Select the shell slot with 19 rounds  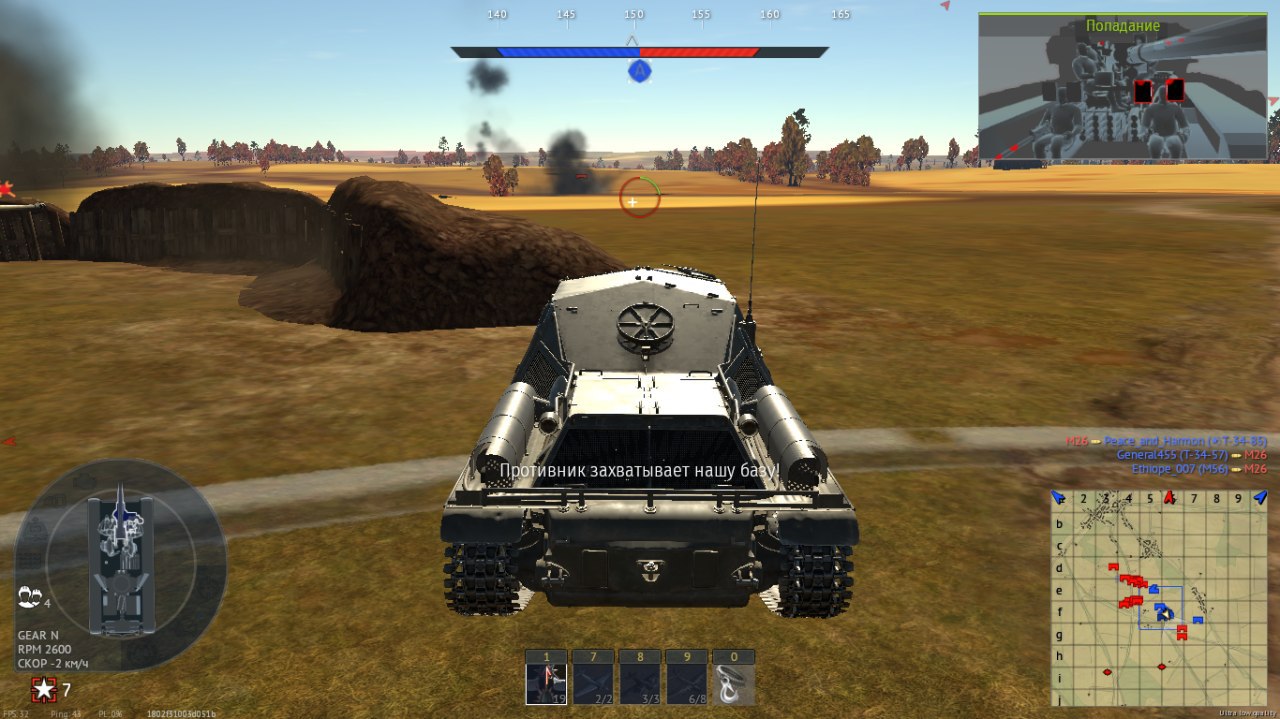tap(546, 684)
